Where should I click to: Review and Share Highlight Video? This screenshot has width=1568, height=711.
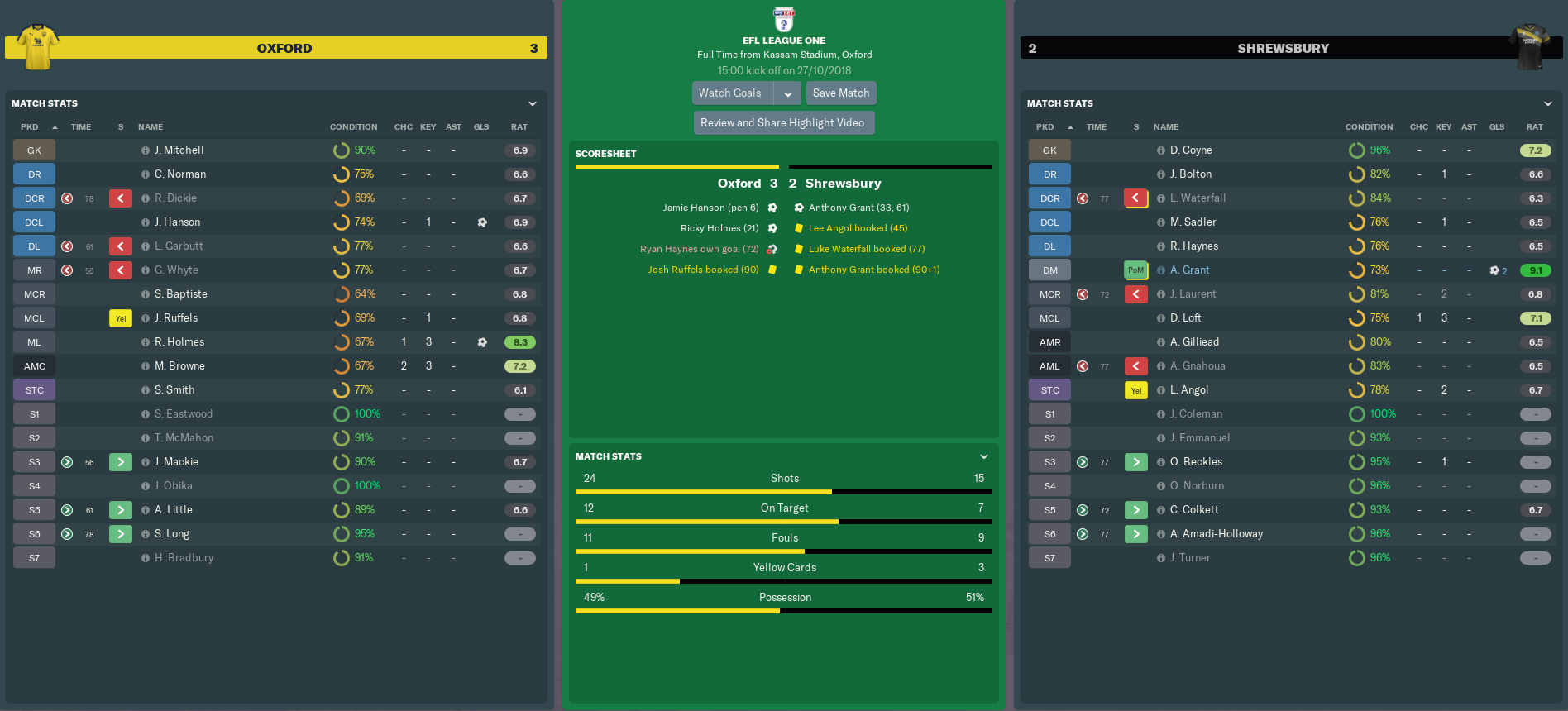pyautogui.click(x=782, y=123)
